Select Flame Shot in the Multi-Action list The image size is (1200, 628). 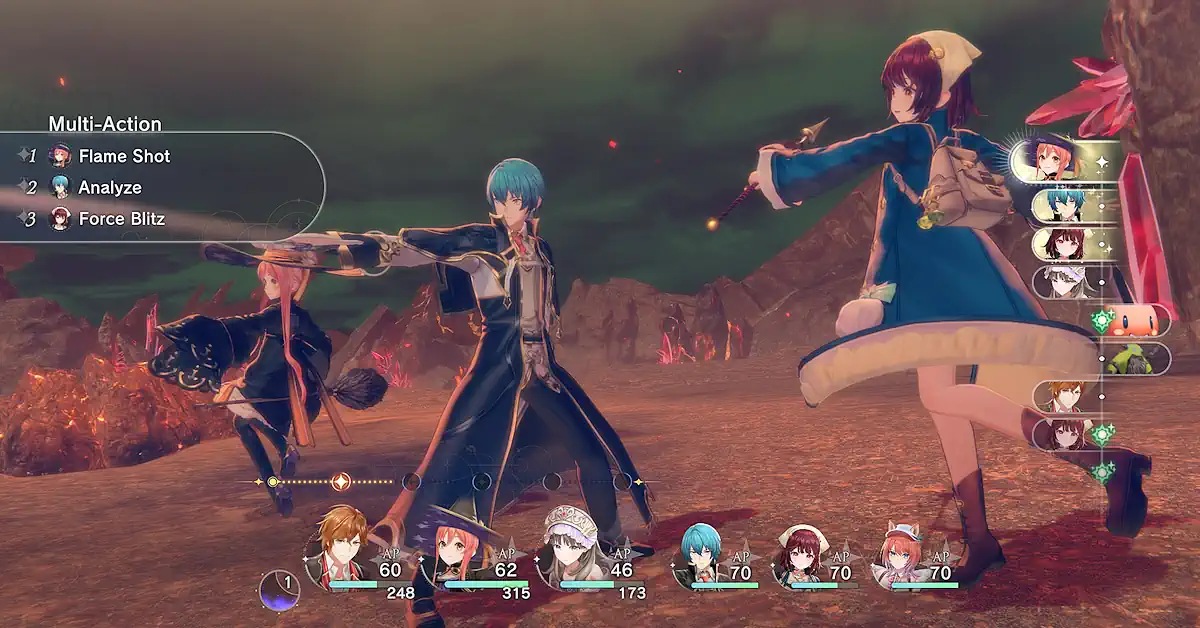coord(124,156)
